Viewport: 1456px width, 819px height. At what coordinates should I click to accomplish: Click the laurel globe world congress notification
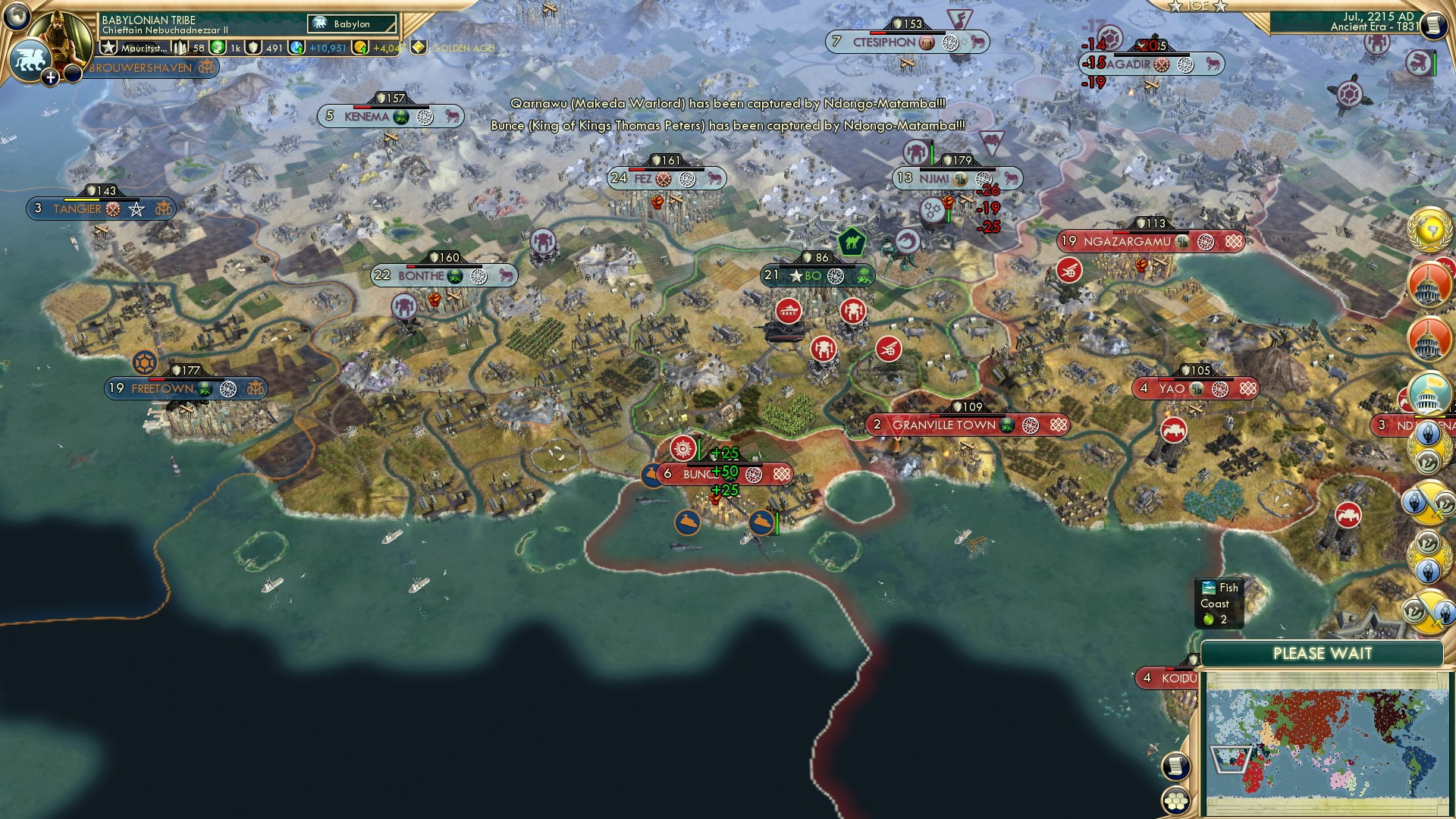tap(1429, 231)
